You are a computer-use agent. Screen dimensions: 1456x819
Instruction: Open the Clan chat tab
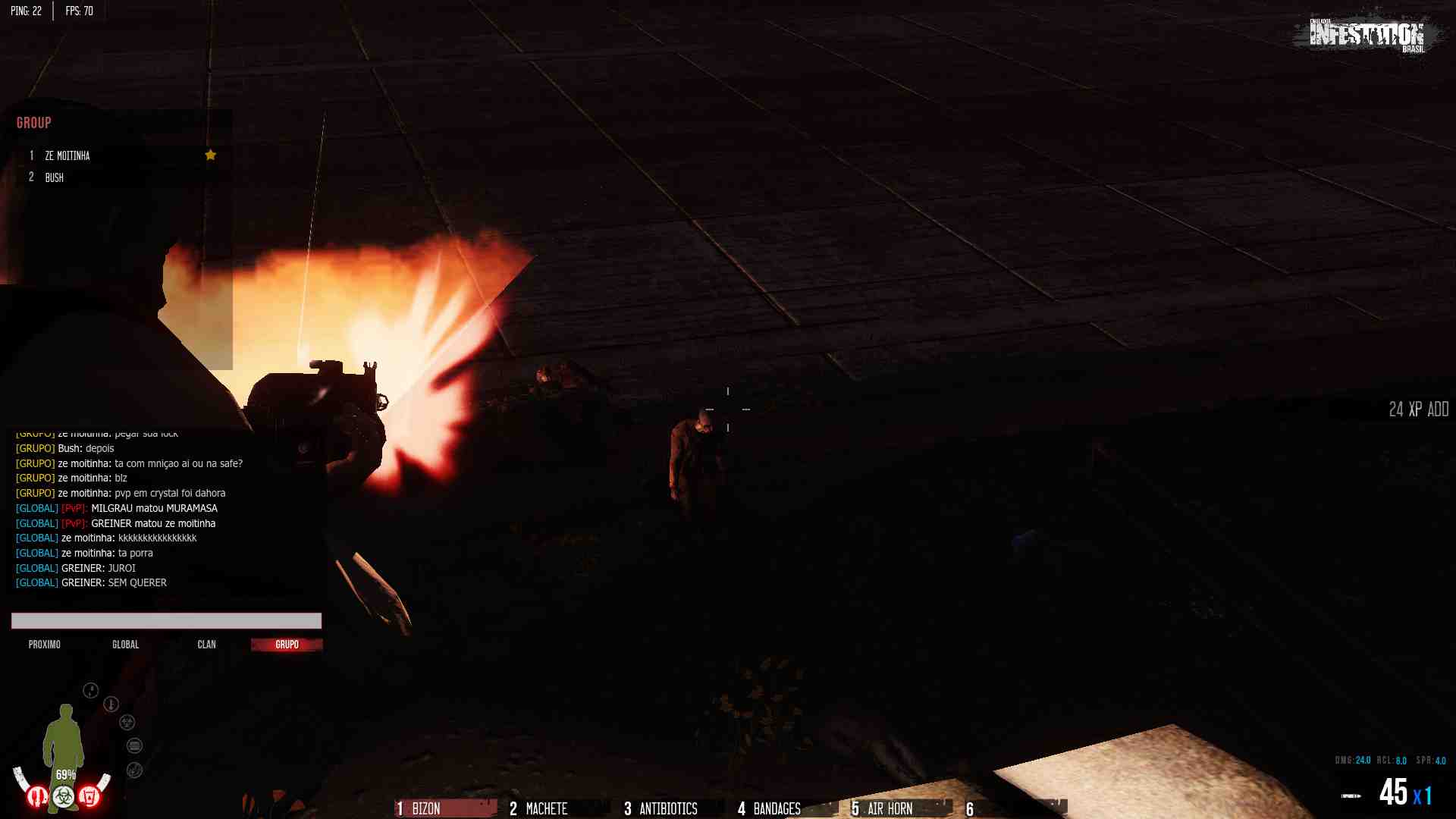(x=206, y=645)
